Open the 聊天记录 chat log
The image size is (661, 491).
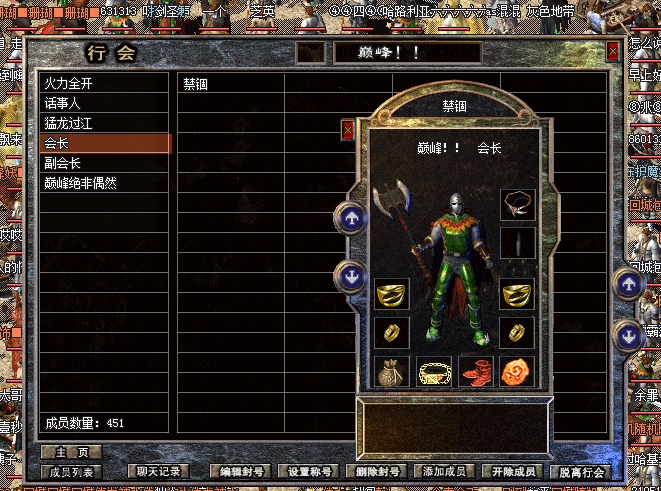click(159, 471)
